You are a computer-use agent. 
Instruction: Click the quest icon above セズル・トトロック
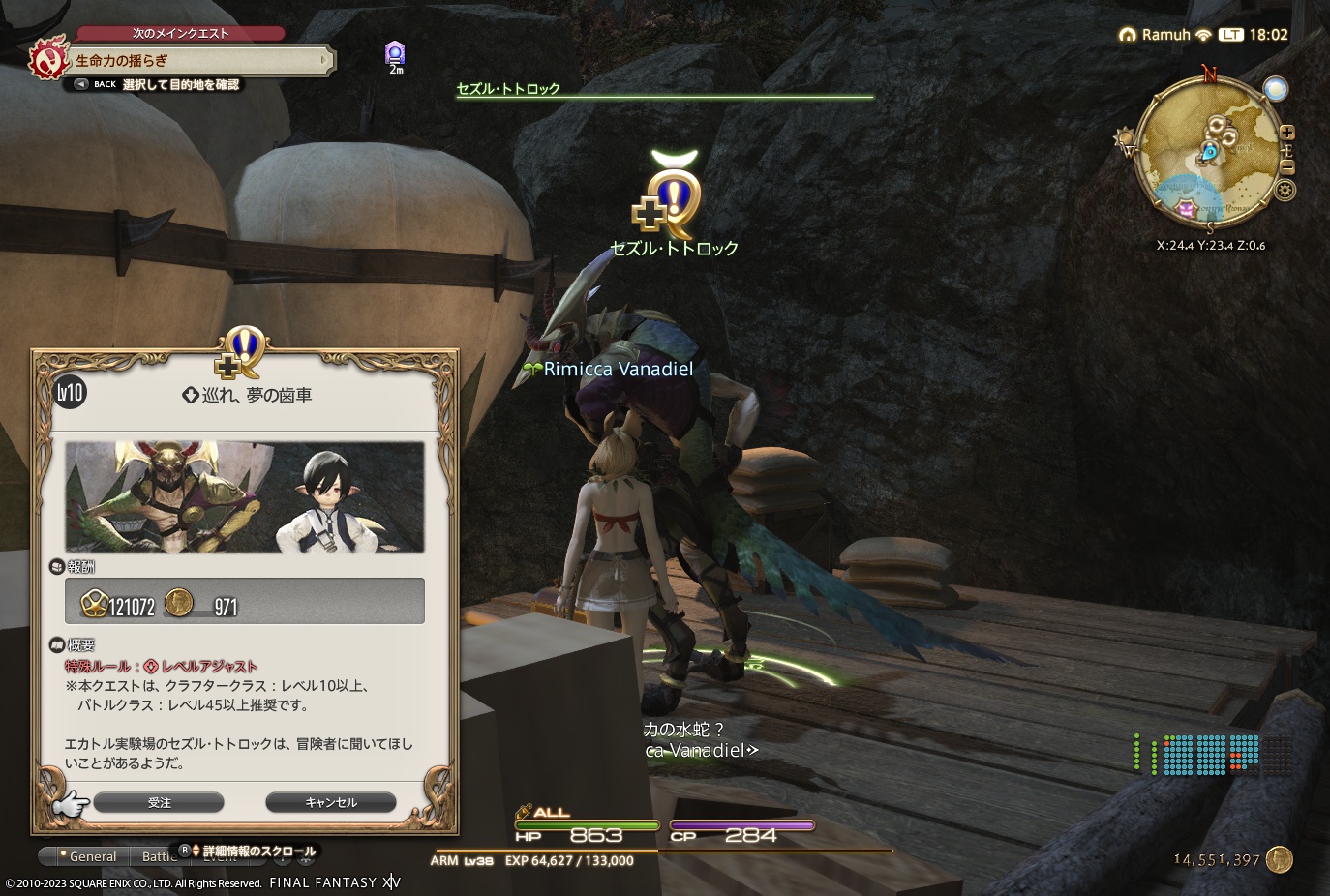click(x=672, y=198)
